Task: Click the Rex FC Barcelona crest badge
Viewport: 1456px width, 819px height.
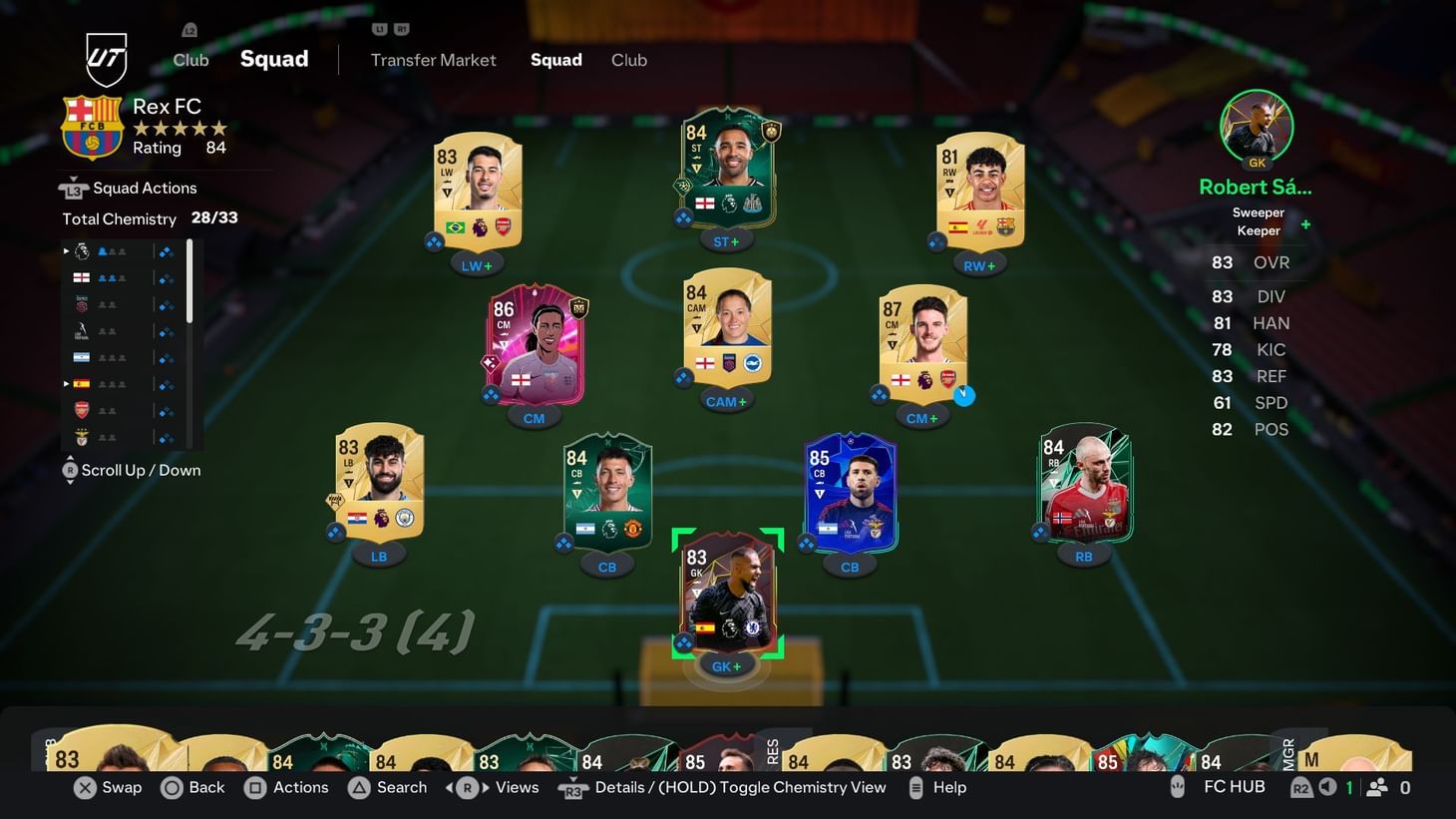Action: click(x=93, y=127)
